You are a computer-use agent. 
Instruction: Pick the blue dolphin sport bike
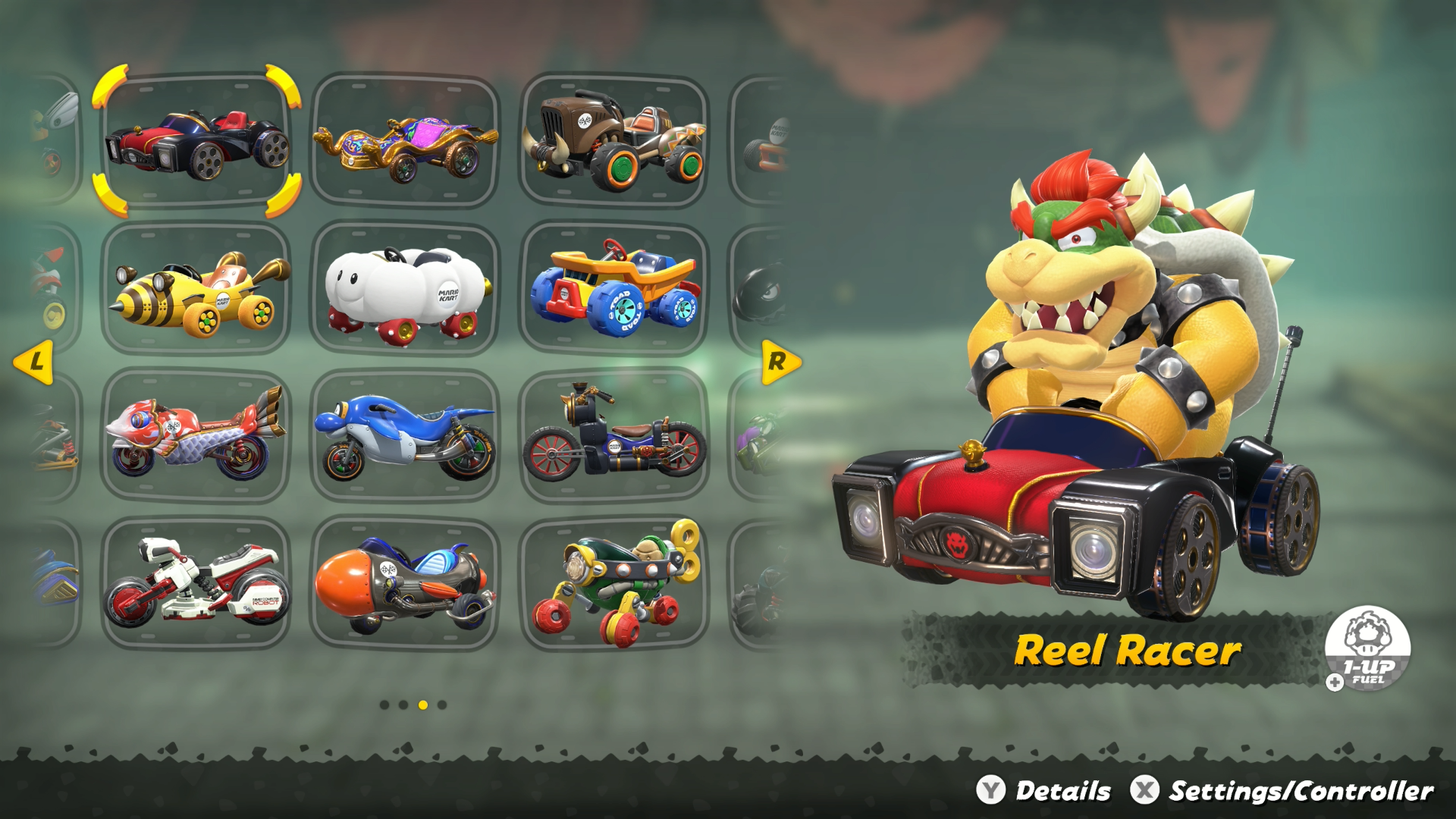[x=404, y=436]
